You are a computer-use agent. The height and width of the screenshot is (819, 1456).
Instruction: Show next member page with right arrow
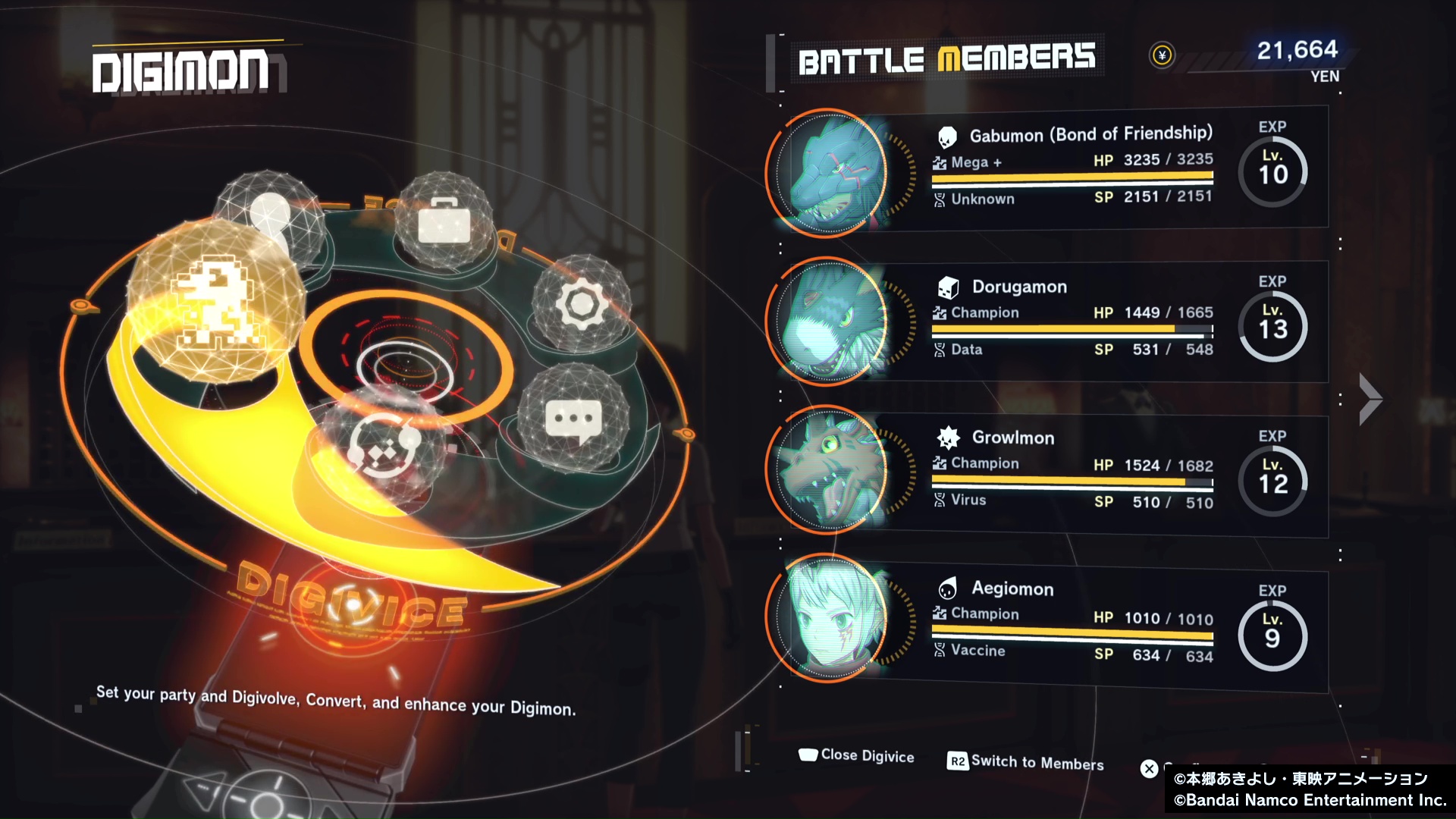pos(1370,399)
